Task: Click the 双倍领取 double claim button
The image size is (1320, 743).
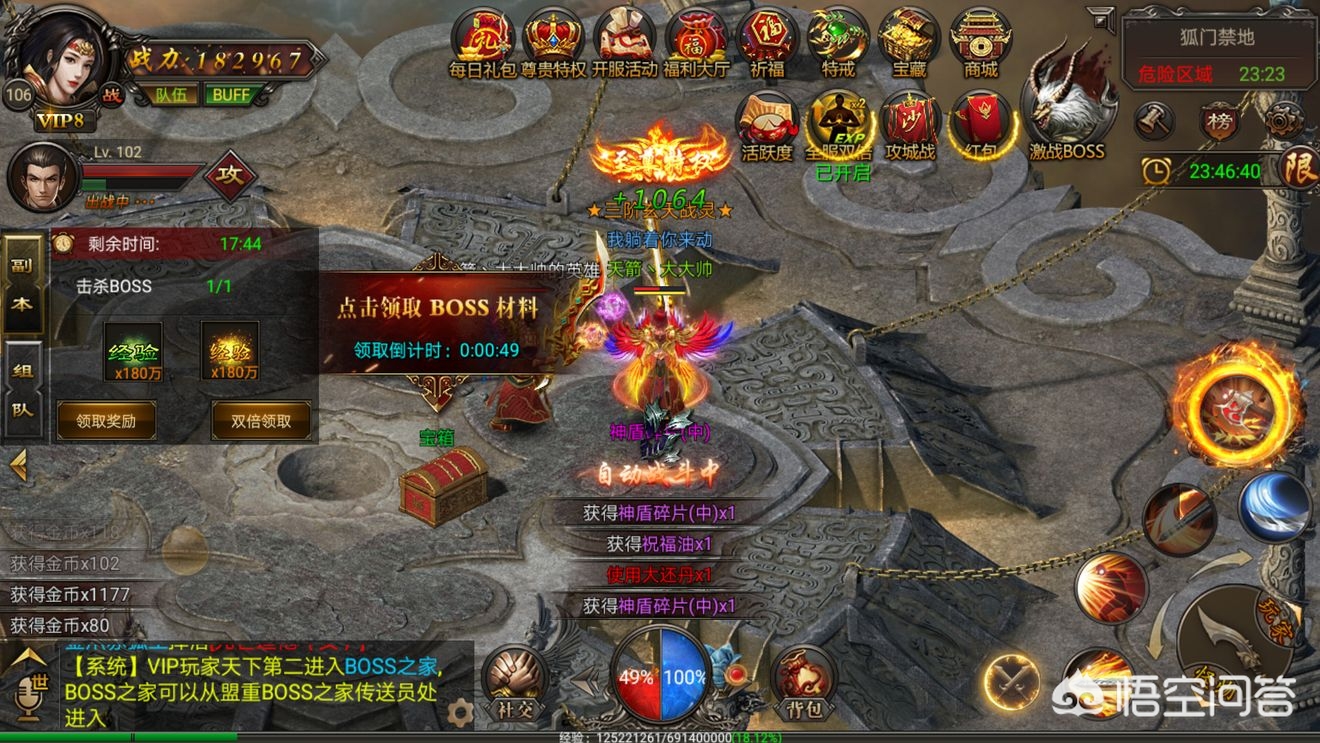Action: pyautogui.click(x=261, y=421)
